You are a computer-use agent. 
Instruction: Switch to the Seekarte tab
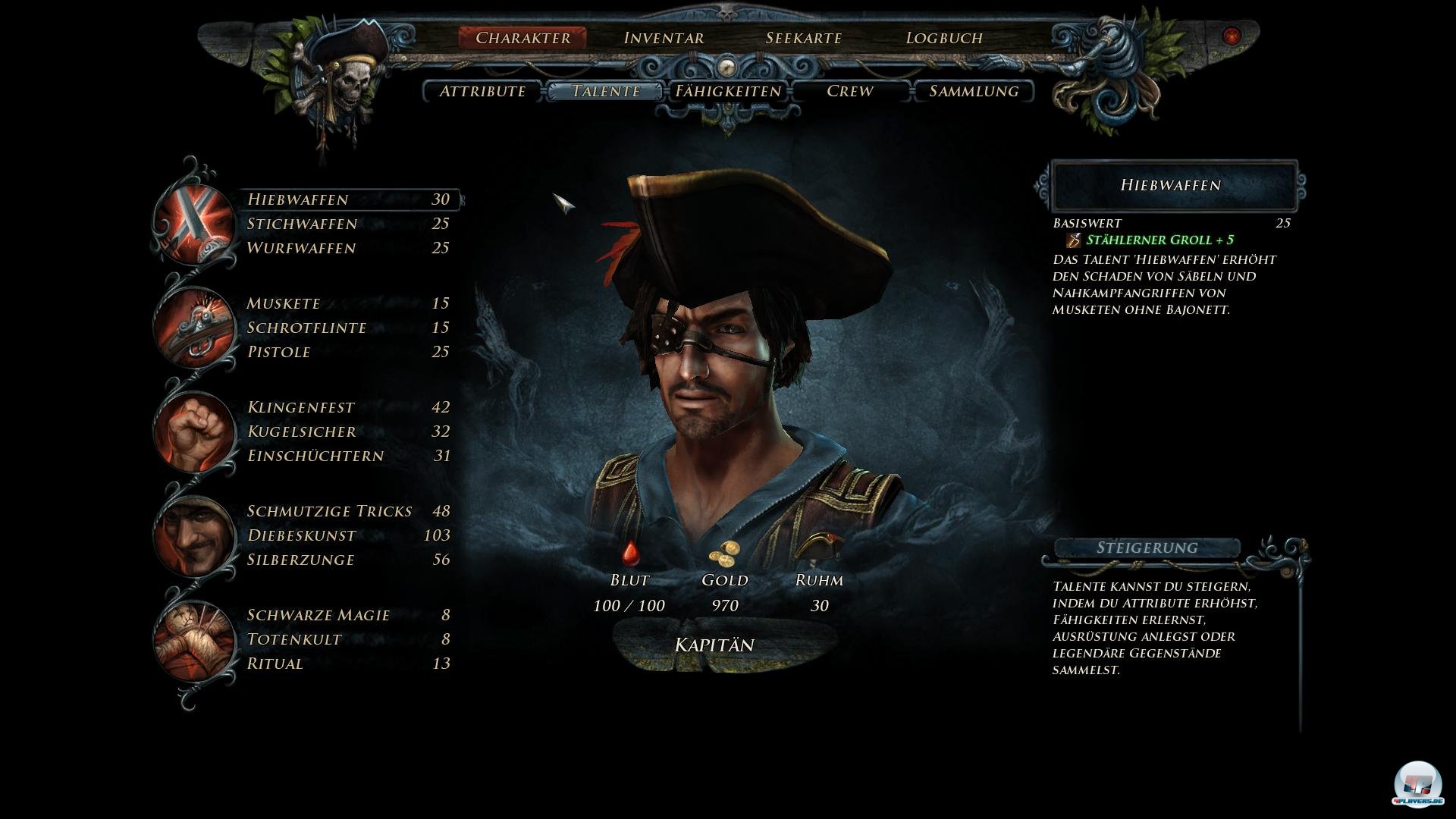(x=803, y=38)
